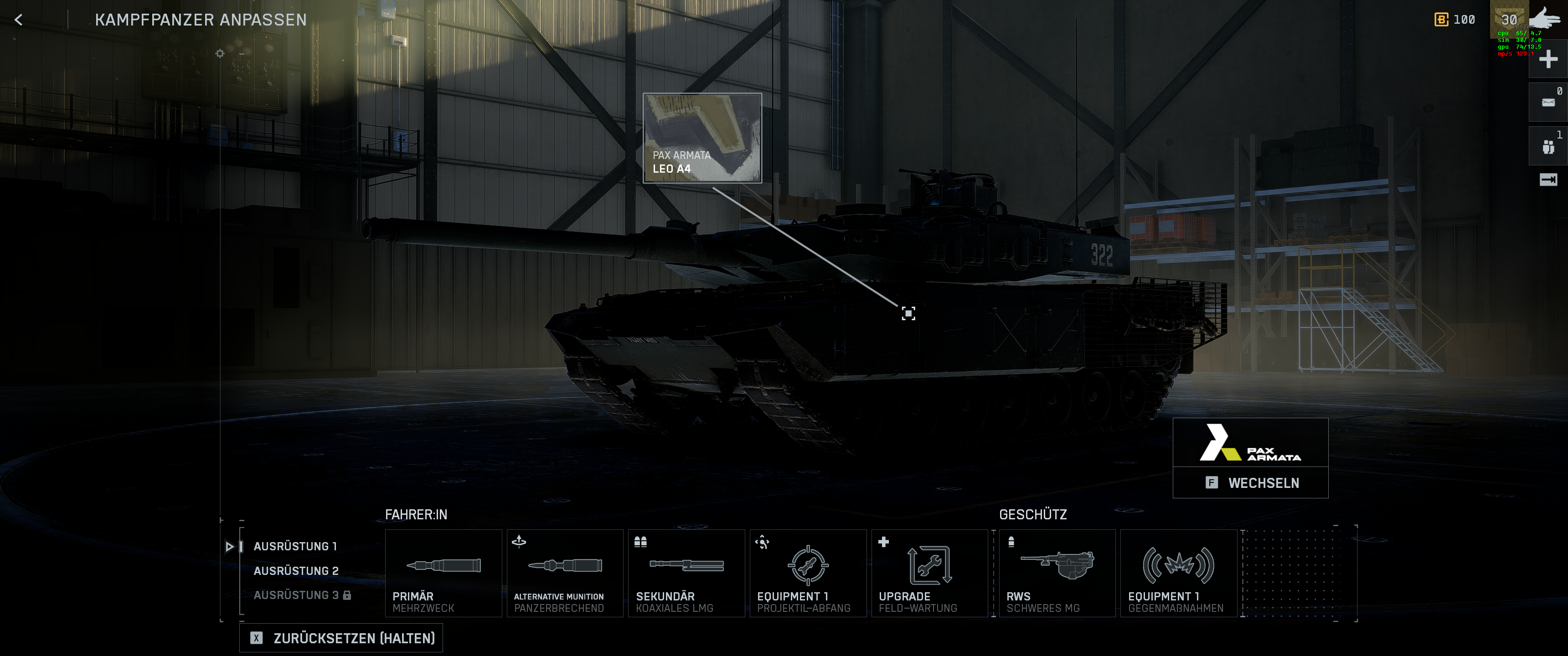Expand the side panel arrow icon

[1547, 179]
